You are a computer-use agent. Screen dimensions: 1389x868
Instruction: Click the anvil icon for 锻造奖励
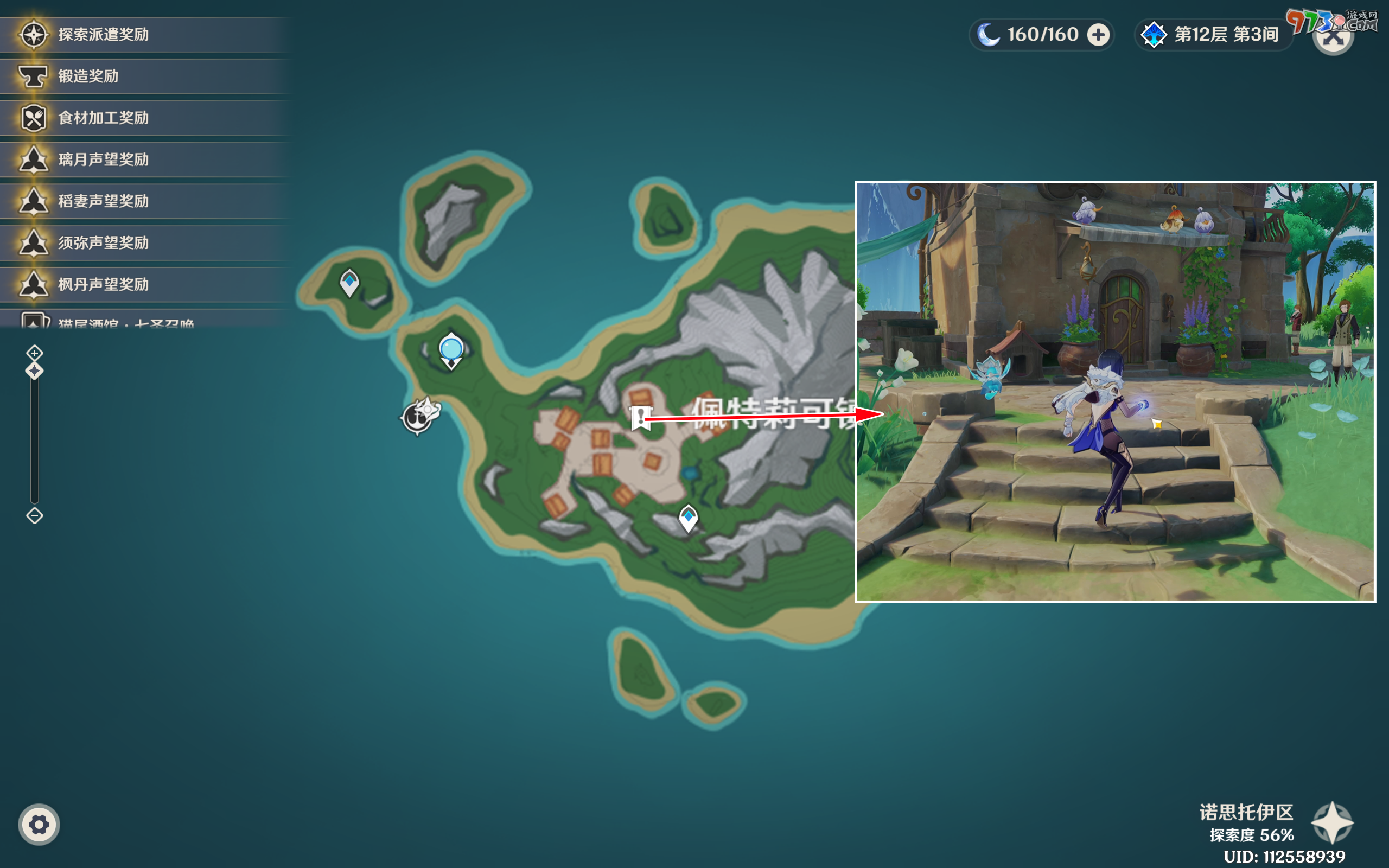[33, 76]
